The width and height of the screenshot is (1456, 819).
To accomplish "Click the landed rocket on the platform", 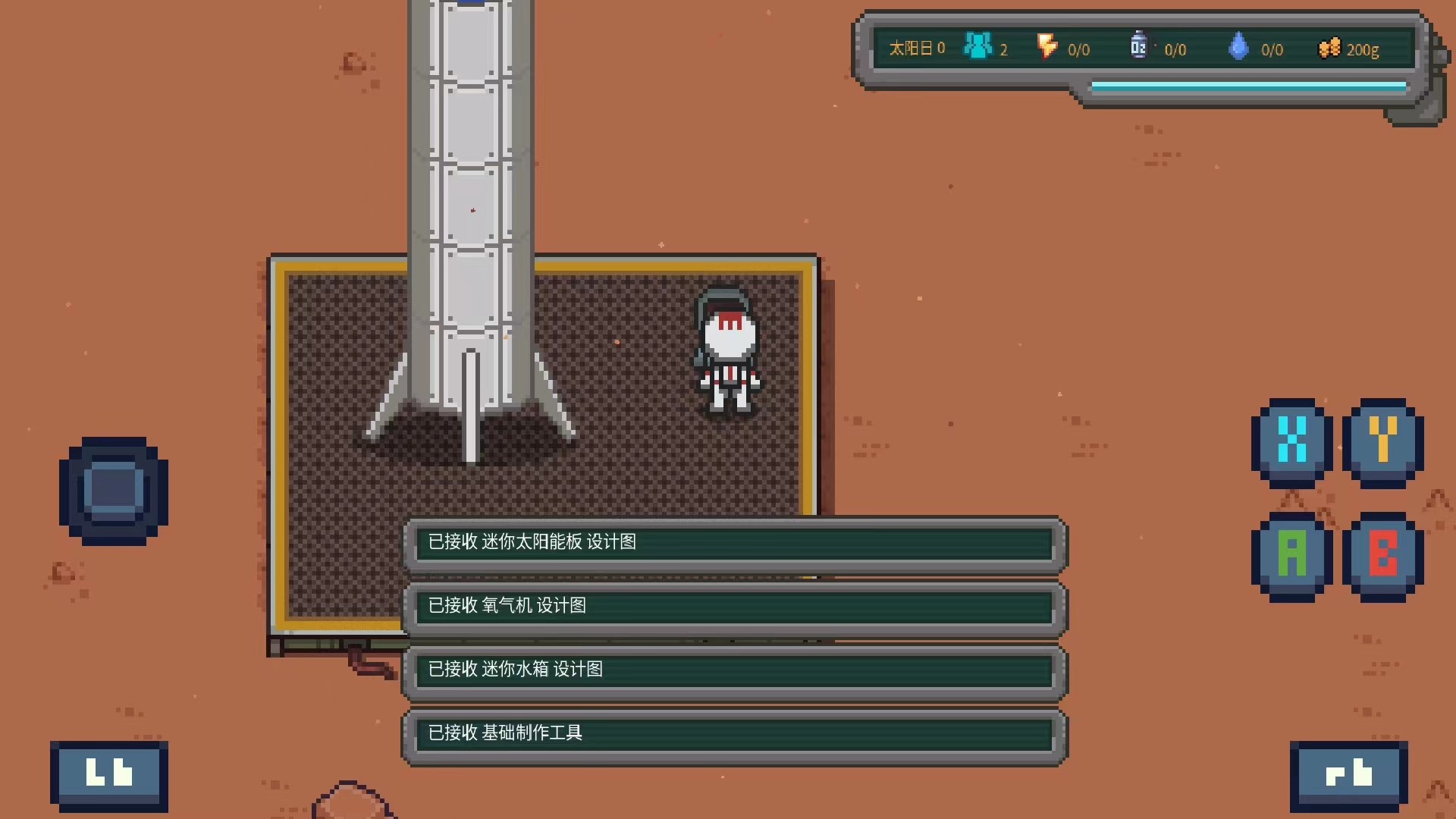I will [469, 227].
